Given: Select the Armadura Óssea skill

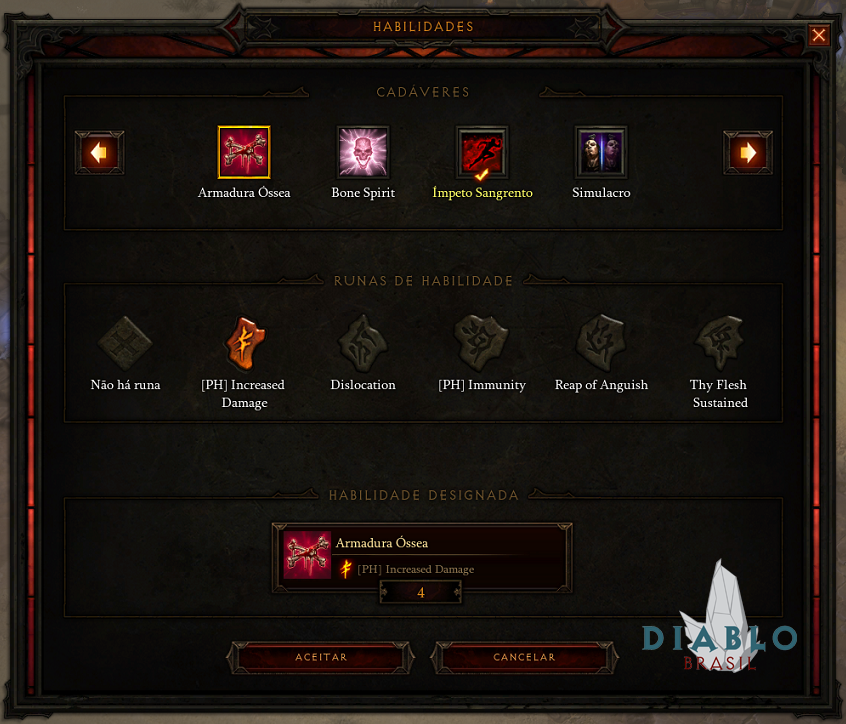Looking at the screenshot, I should [244, 153].
